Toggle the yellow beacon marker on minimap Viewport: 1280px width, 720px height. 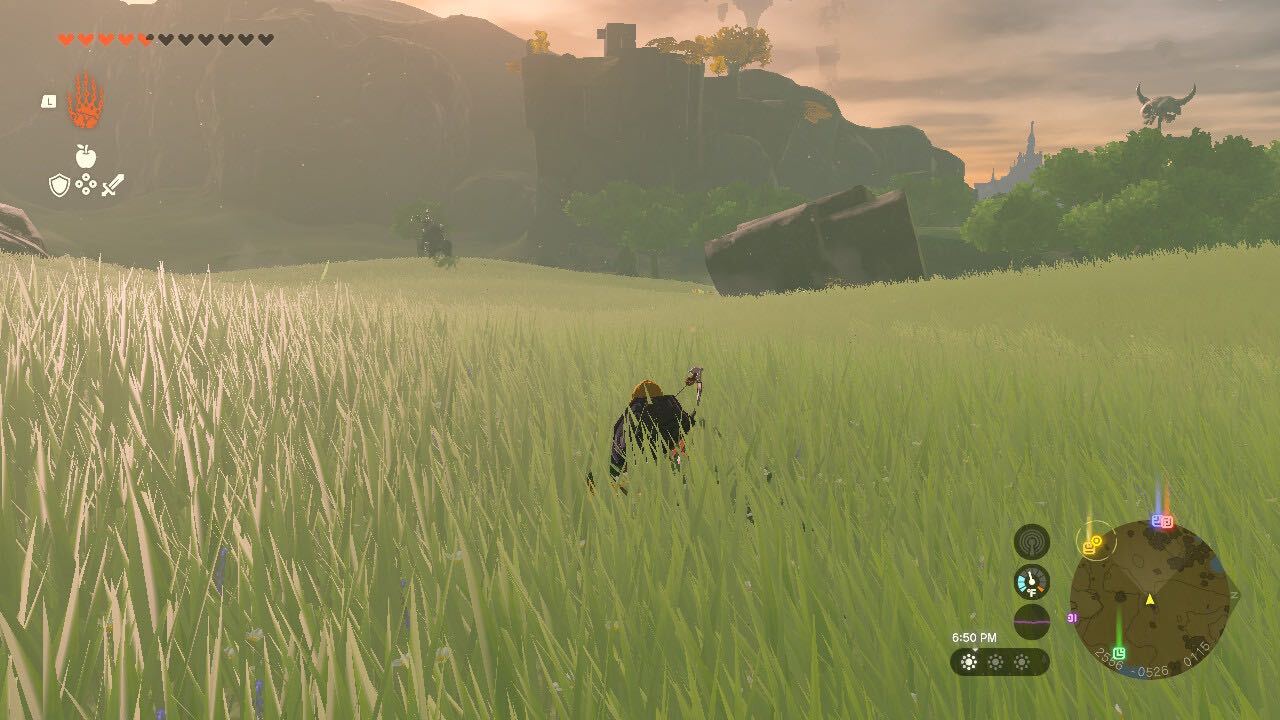click(1092, 546)
